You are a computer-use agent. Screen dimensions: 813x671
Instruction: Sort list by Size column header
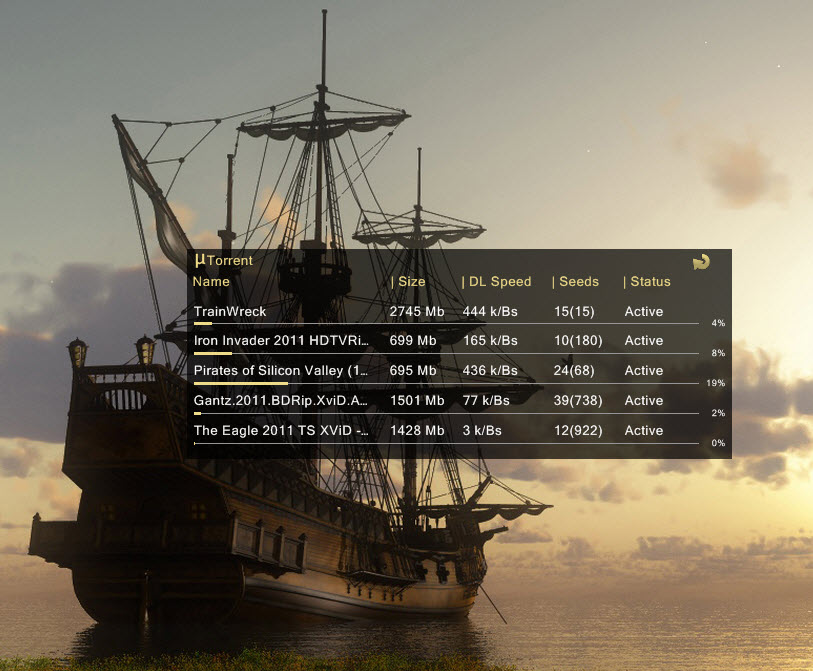409,282
